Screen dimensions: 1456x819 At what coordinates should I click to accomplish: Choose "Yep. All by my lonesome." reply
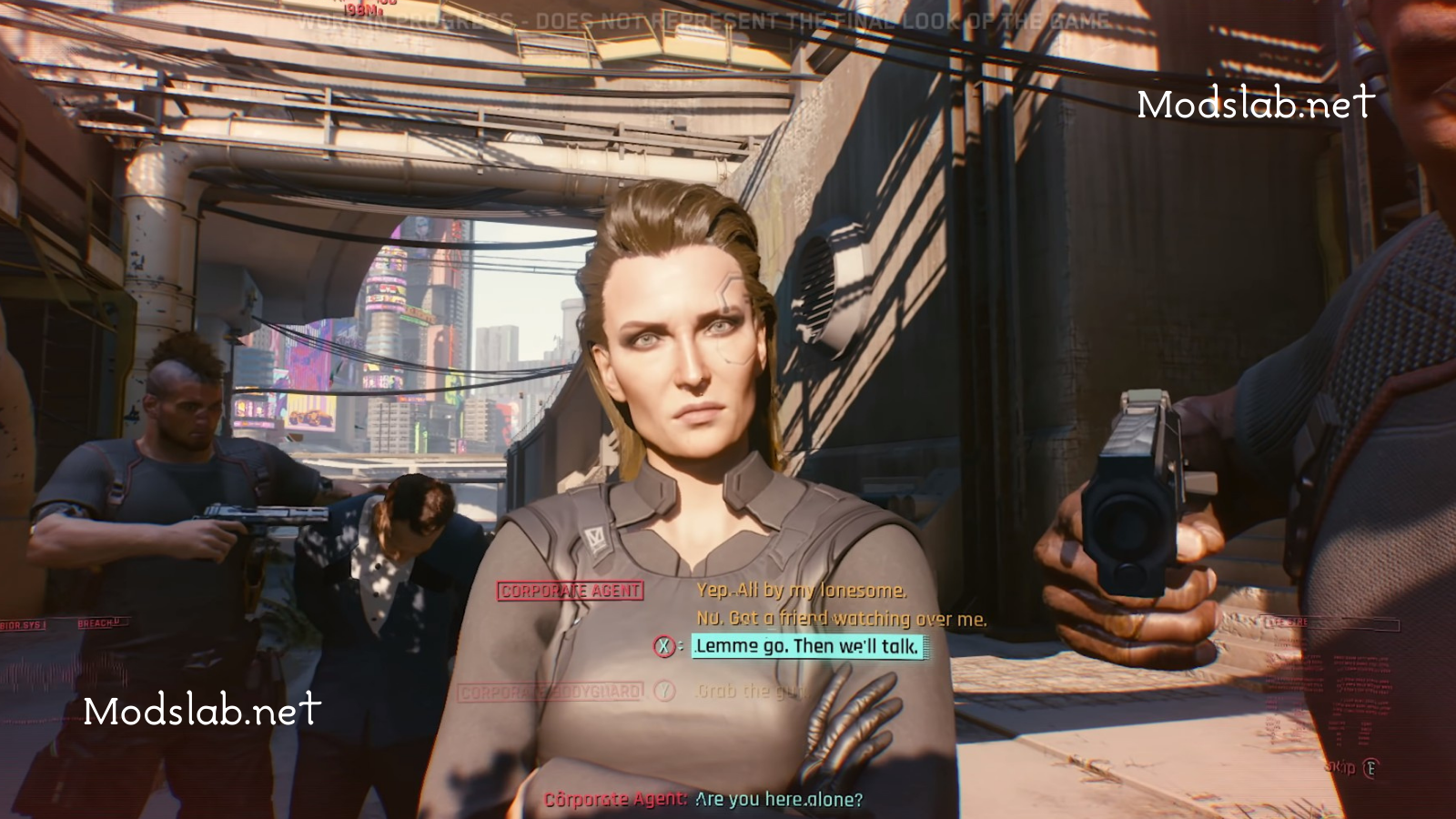(801, 591)
